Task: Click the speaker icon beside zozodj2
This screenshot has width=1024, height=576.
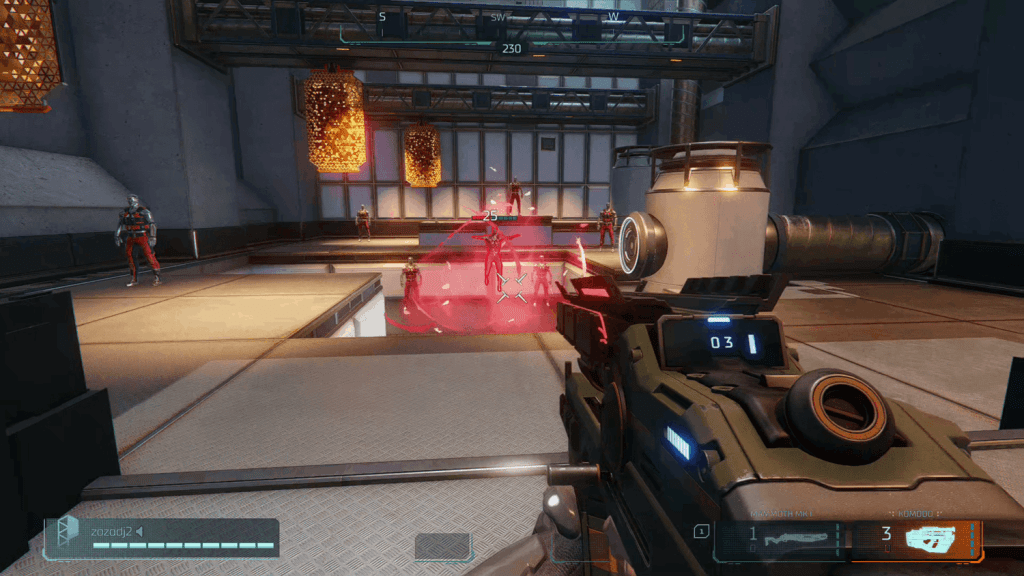Action: [x=140, y=531]
